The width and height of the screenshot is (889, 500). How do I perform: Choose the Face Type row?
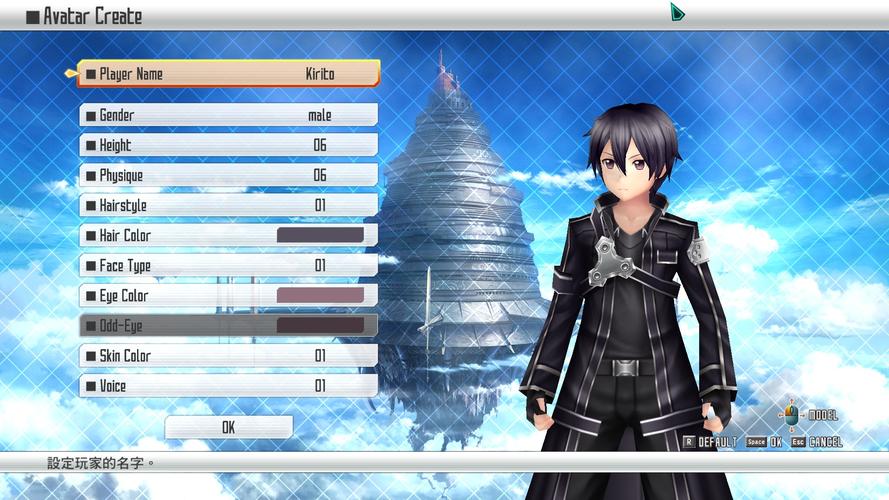[x=229, y=265]
